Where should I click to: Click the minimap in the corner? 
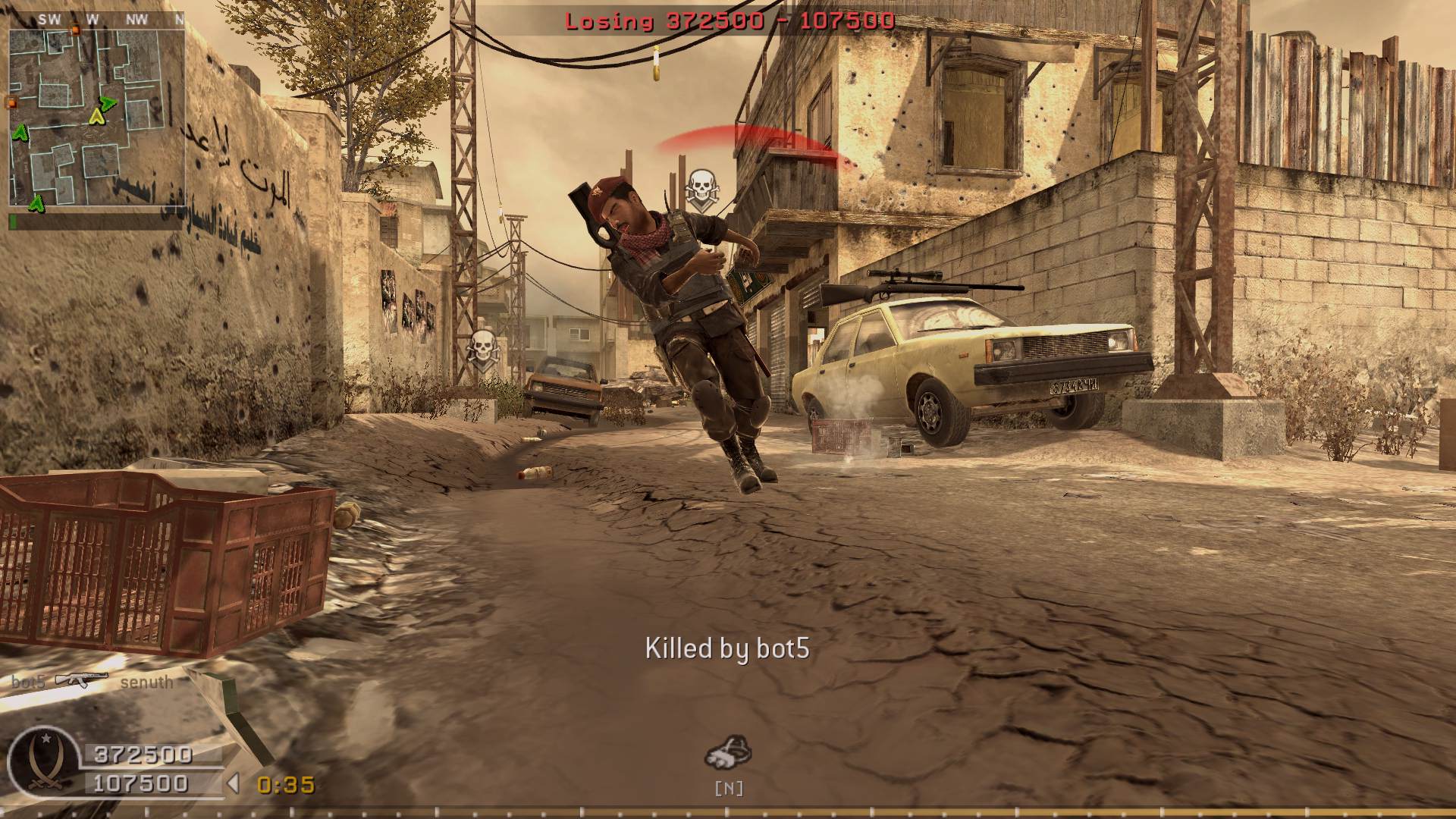pyautogui.click(x=96, y=118)
